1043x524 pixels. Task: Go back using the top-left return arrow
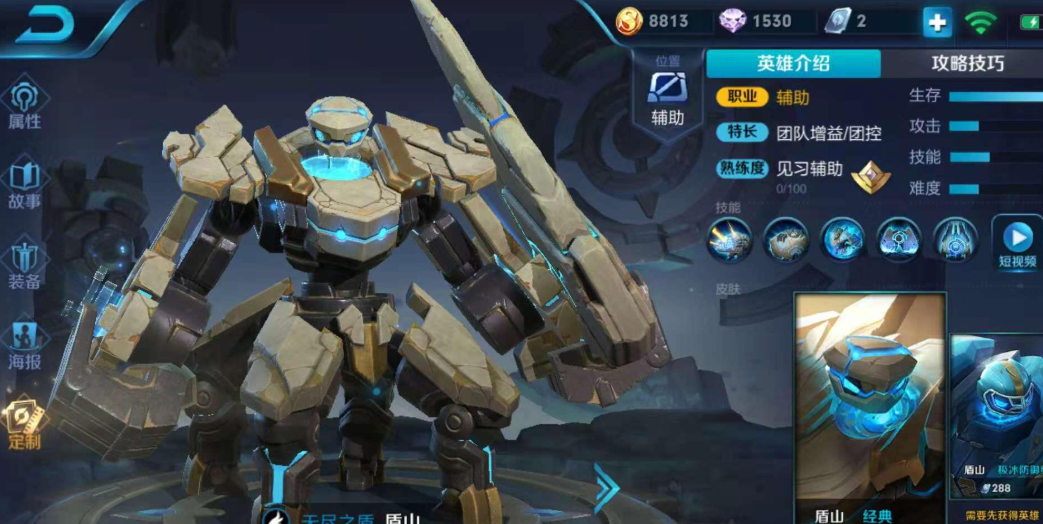pyautogui.click(x=44, y=24)
